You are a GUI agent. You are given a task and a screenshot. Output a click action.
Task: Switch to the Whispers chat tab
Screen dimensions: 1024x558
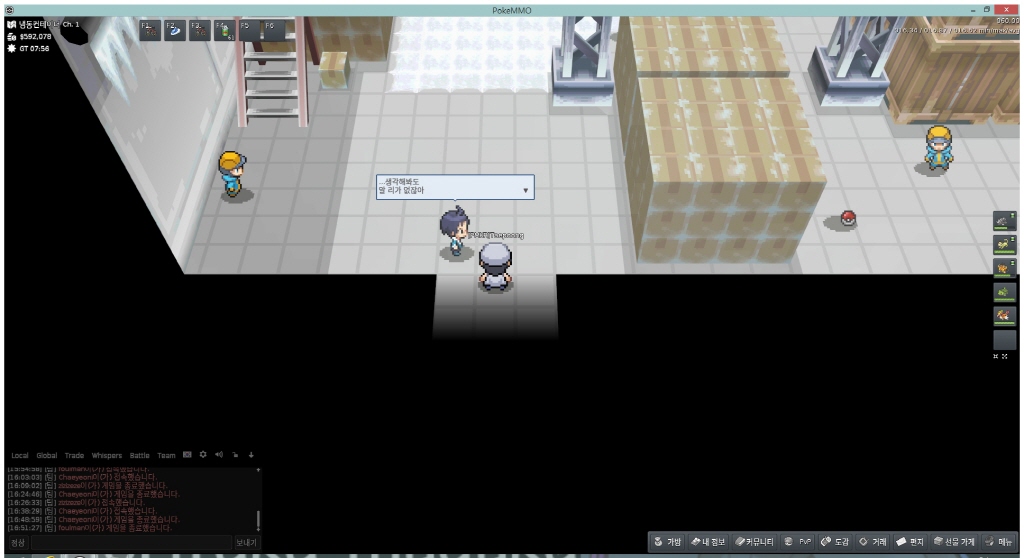click(106, 455)
